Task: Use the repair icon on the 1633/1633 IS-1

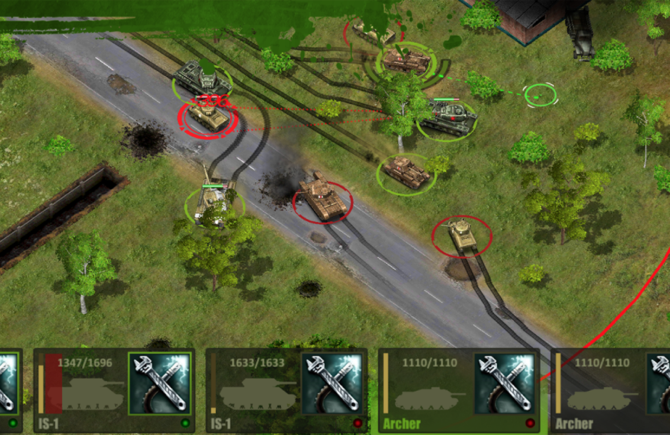Action: pyautogui.click(x=331, y=384)
